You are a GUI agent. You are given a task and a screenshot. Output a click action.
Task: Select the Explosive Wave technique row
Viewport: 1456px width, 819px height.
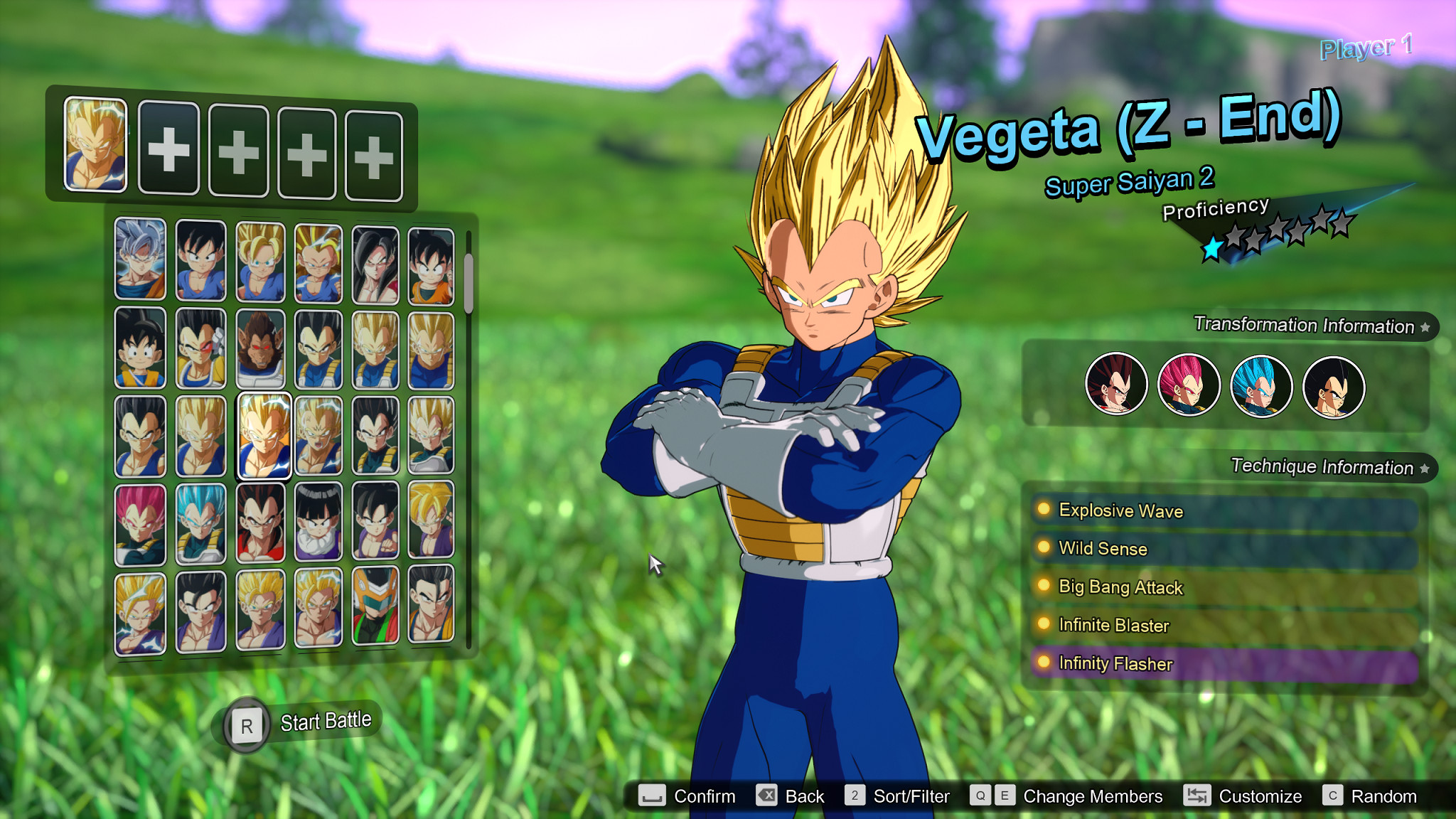1223,510
